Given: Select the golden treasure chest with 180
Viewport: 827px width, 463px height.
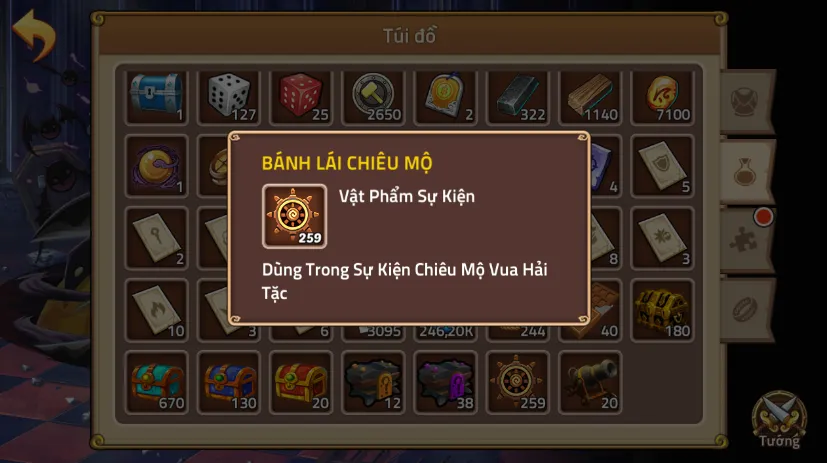Looking at the screenshot, I should click(662, 310).
